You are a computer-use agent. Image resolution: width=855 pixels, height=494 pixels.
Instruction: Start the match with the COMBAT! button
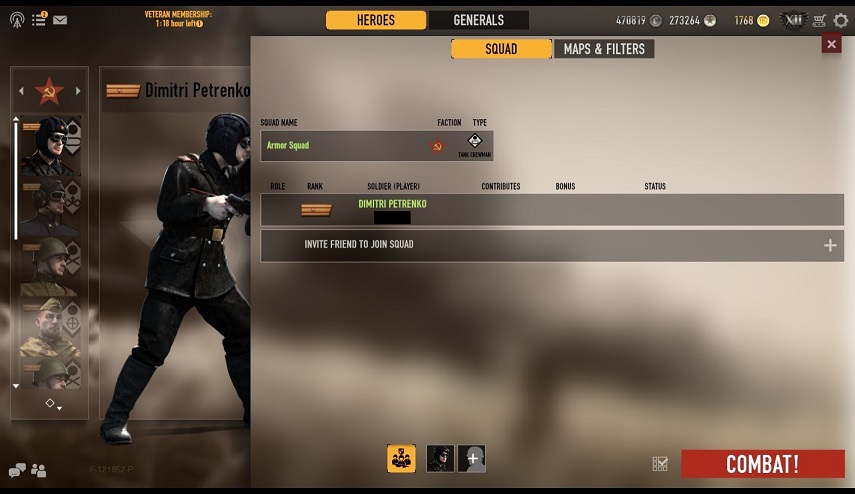(x=762, y=464)
